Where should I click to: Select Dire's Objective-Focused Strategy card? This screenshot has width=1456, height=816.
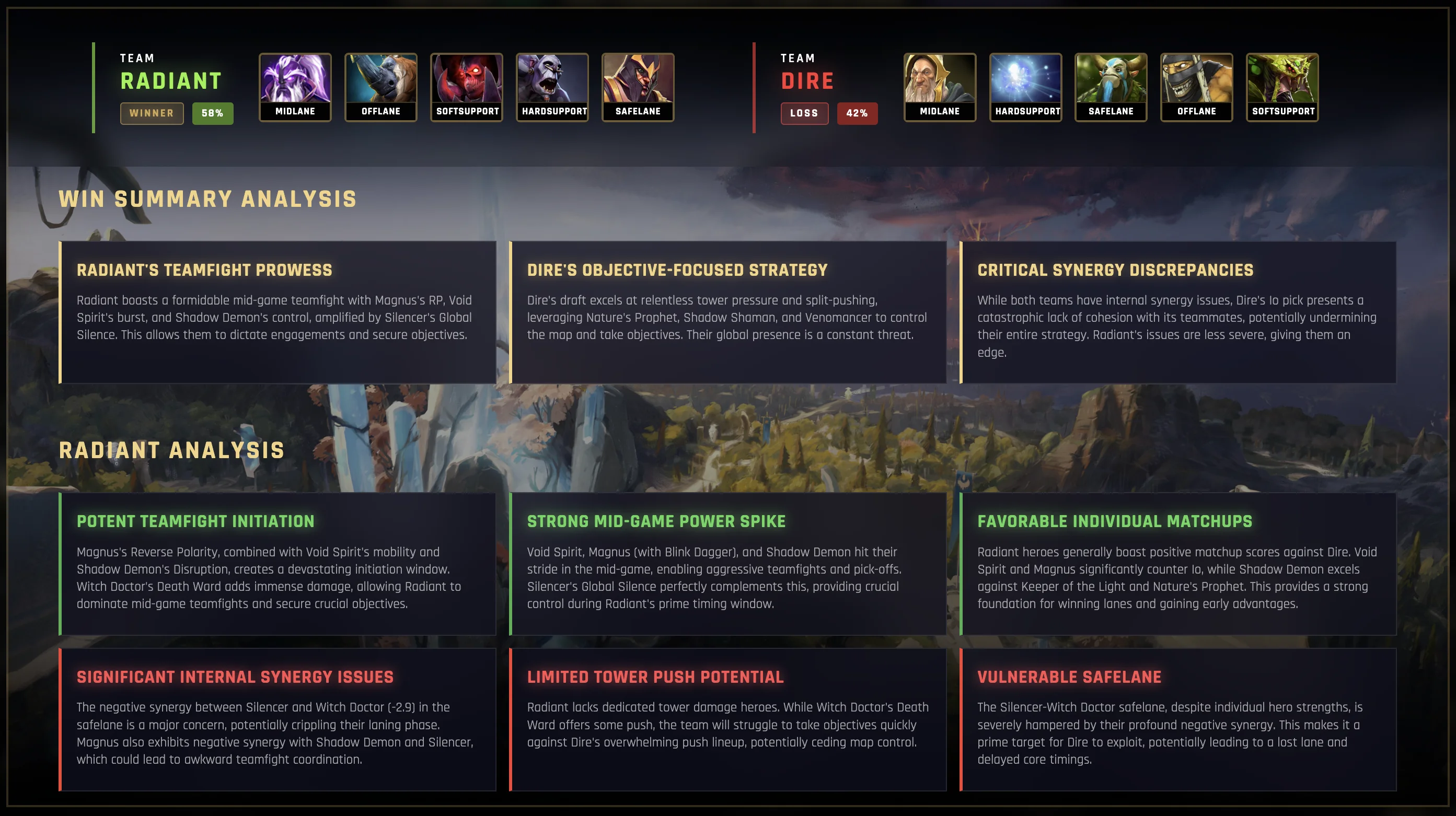click(728, 312)
